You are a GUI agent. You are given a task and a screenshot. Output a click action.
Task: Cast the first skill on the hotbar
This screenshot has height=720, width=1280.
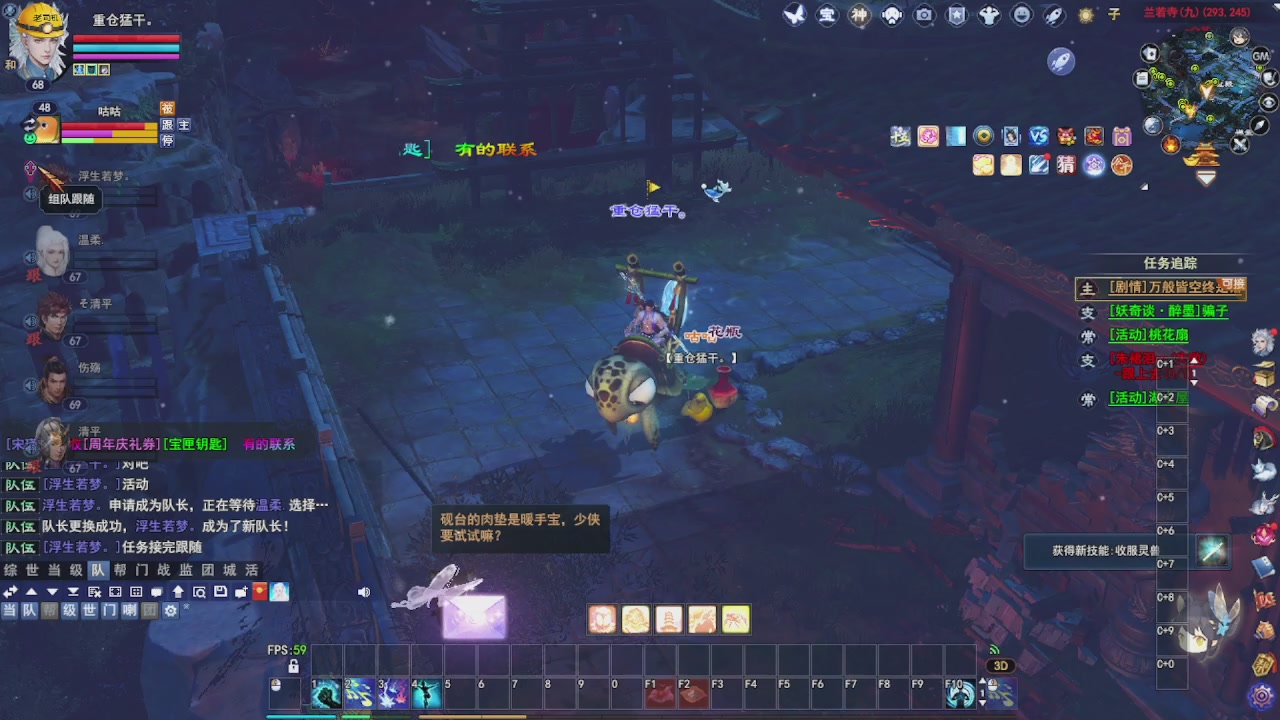[x=325, y=692]
